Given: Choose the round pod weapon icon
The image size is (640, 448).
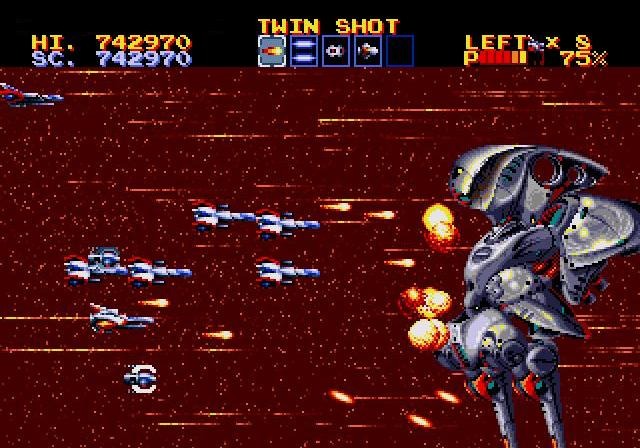Looking at the screenshot, I should (336, 51).
